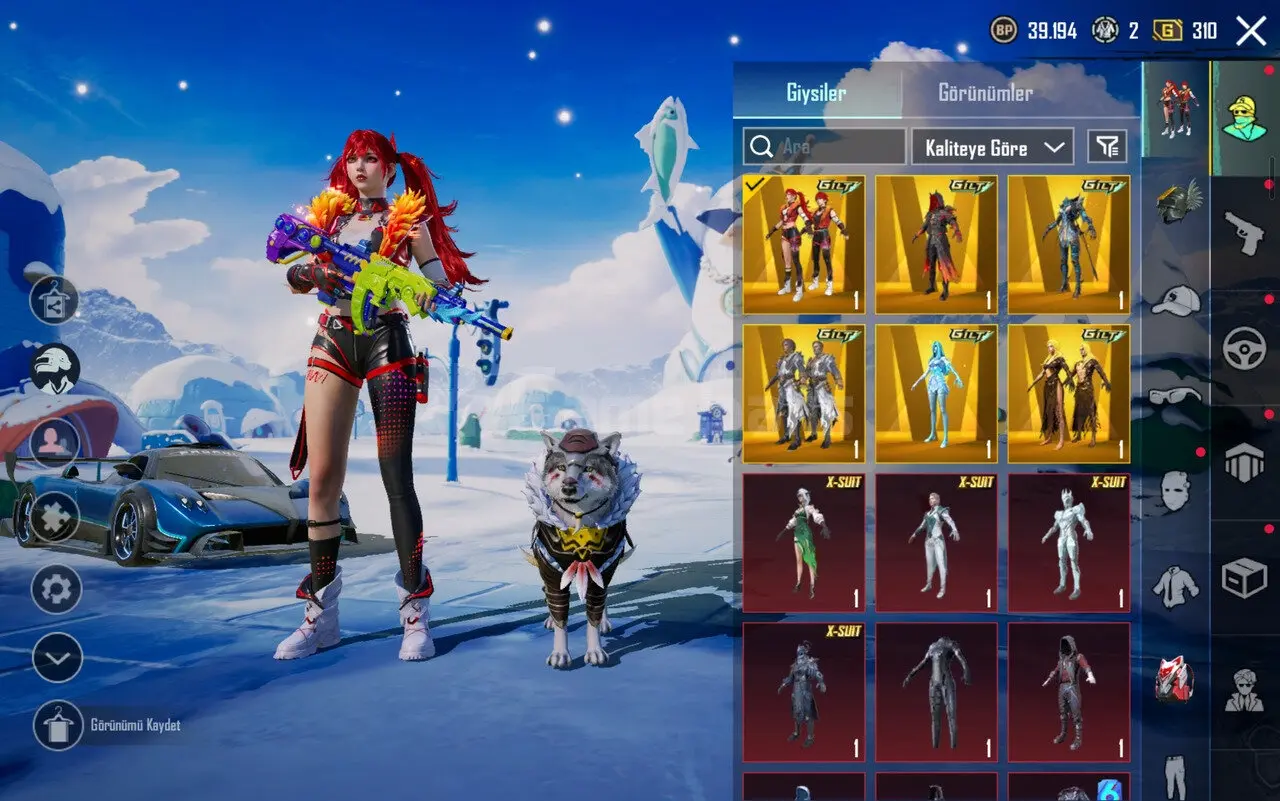Image resolution: width=1280 pixels, height=801 pixels.
Task: Show the glasses accessory category
Action: [x=1176, y=395]
